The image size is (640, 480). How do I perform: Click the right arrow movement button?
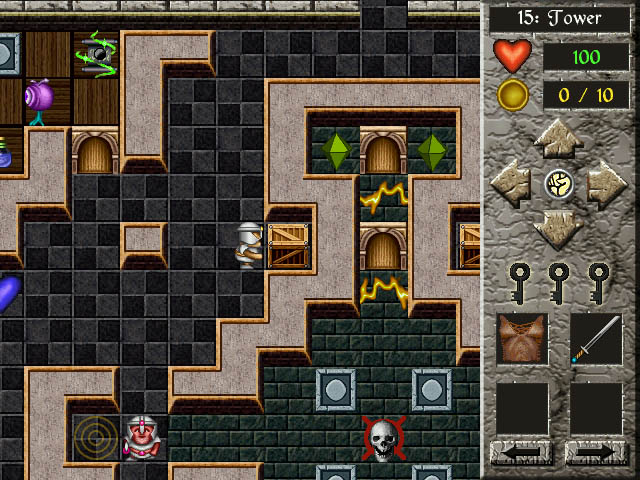(x=606, y=184)
